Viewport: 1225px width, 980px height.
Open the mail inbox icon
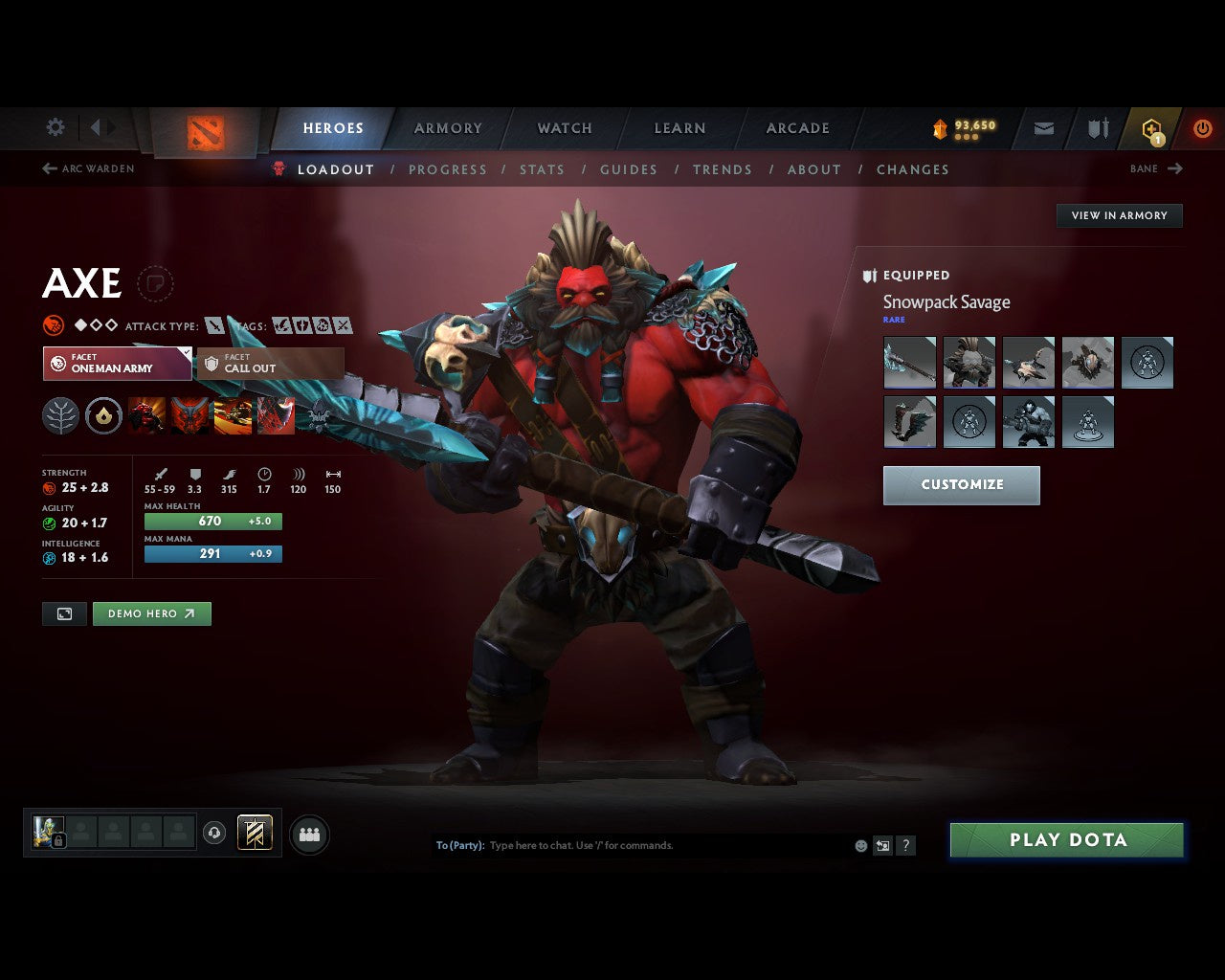click(1042, 127)
